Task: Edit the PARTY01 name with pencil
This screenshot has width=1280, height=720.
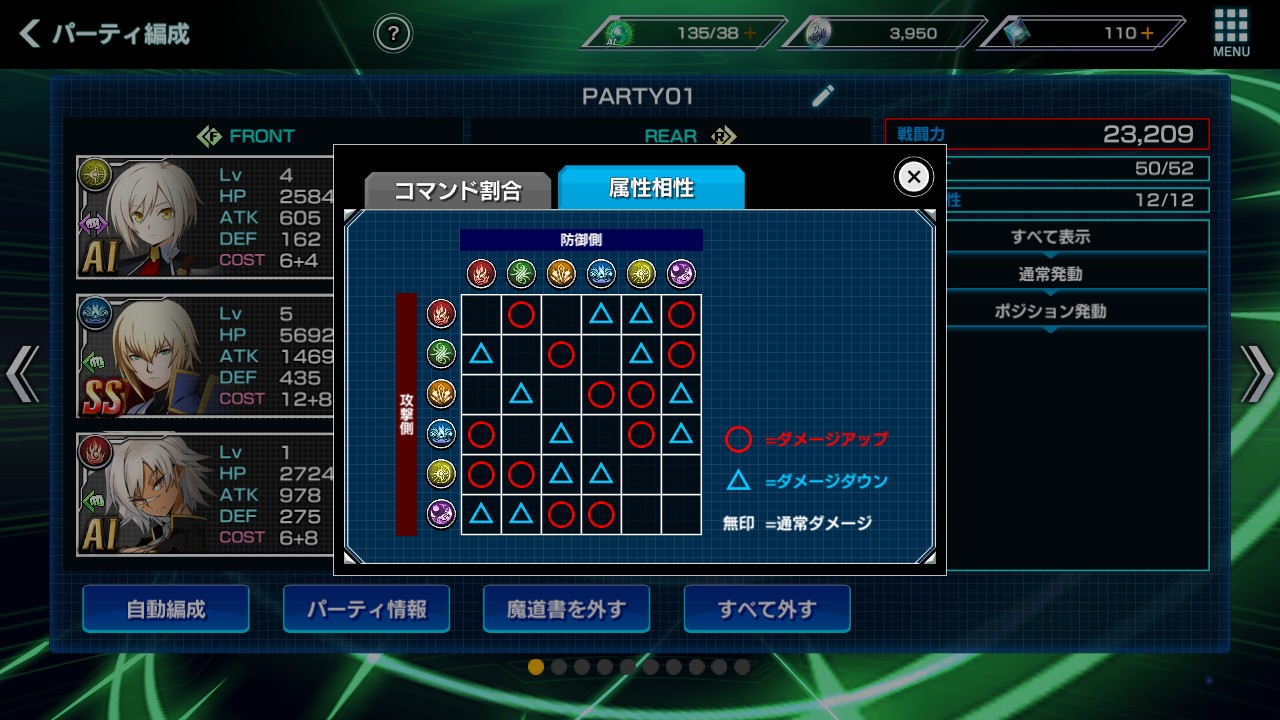Action: (823, 96)
